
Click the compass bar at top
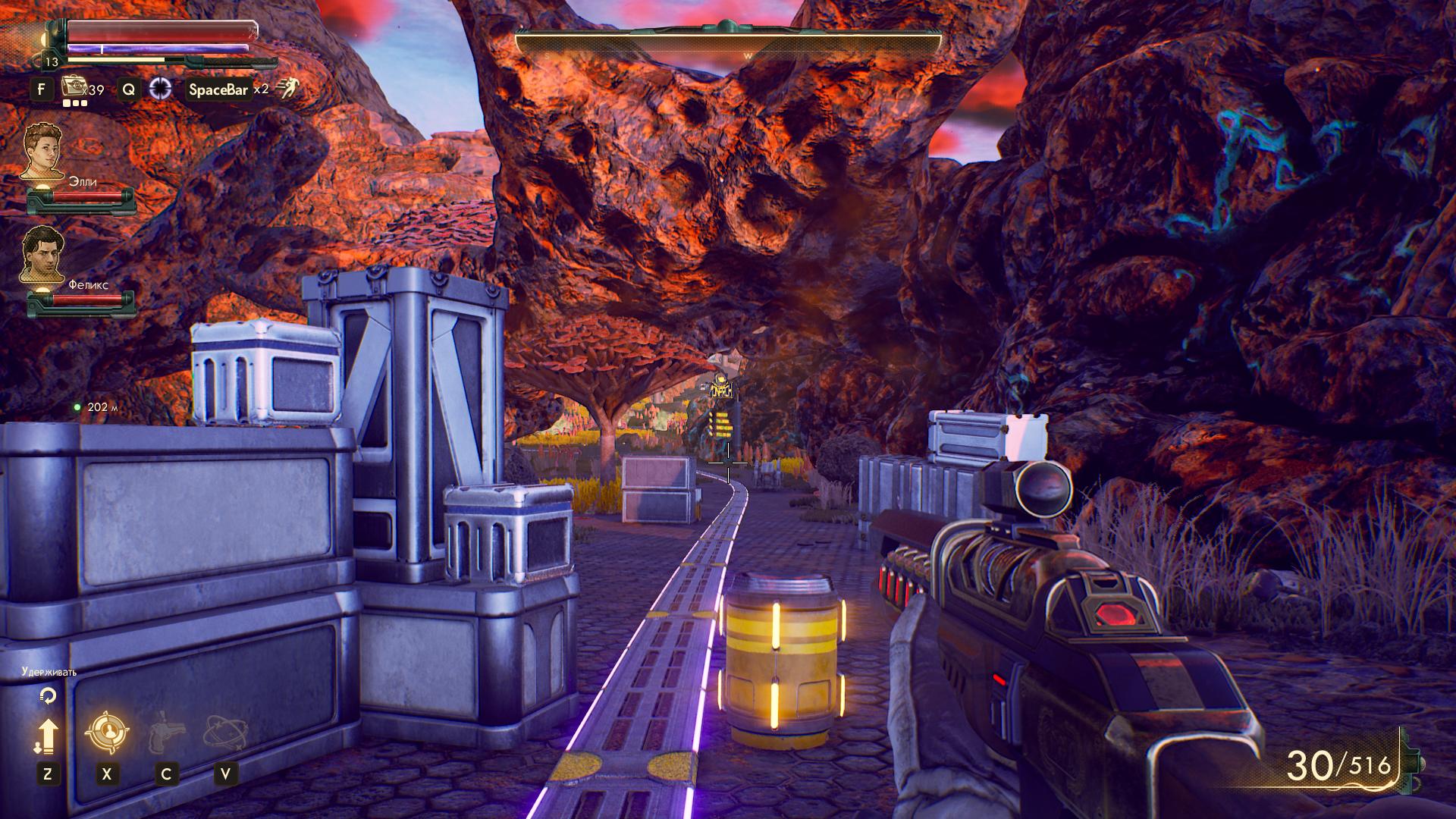(727, 41)
